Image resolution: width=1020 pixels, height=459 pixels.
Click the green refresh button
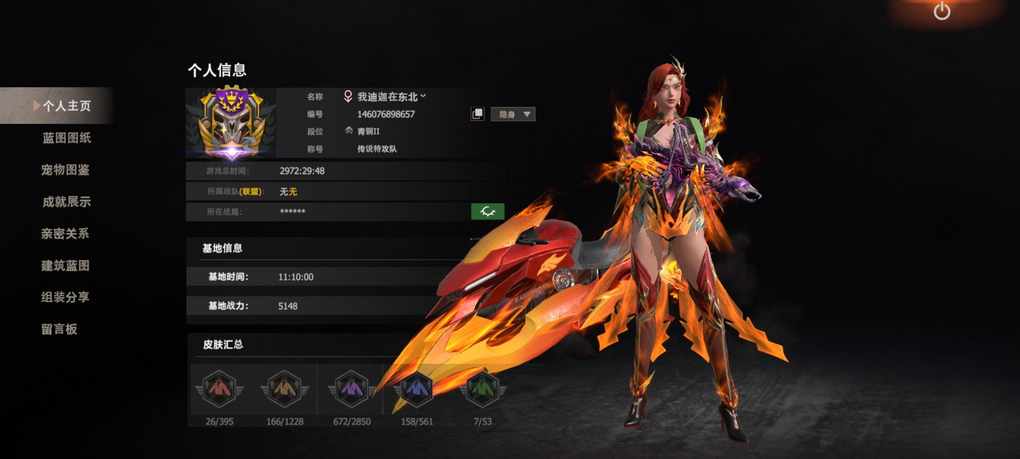[x=487, y=211]
